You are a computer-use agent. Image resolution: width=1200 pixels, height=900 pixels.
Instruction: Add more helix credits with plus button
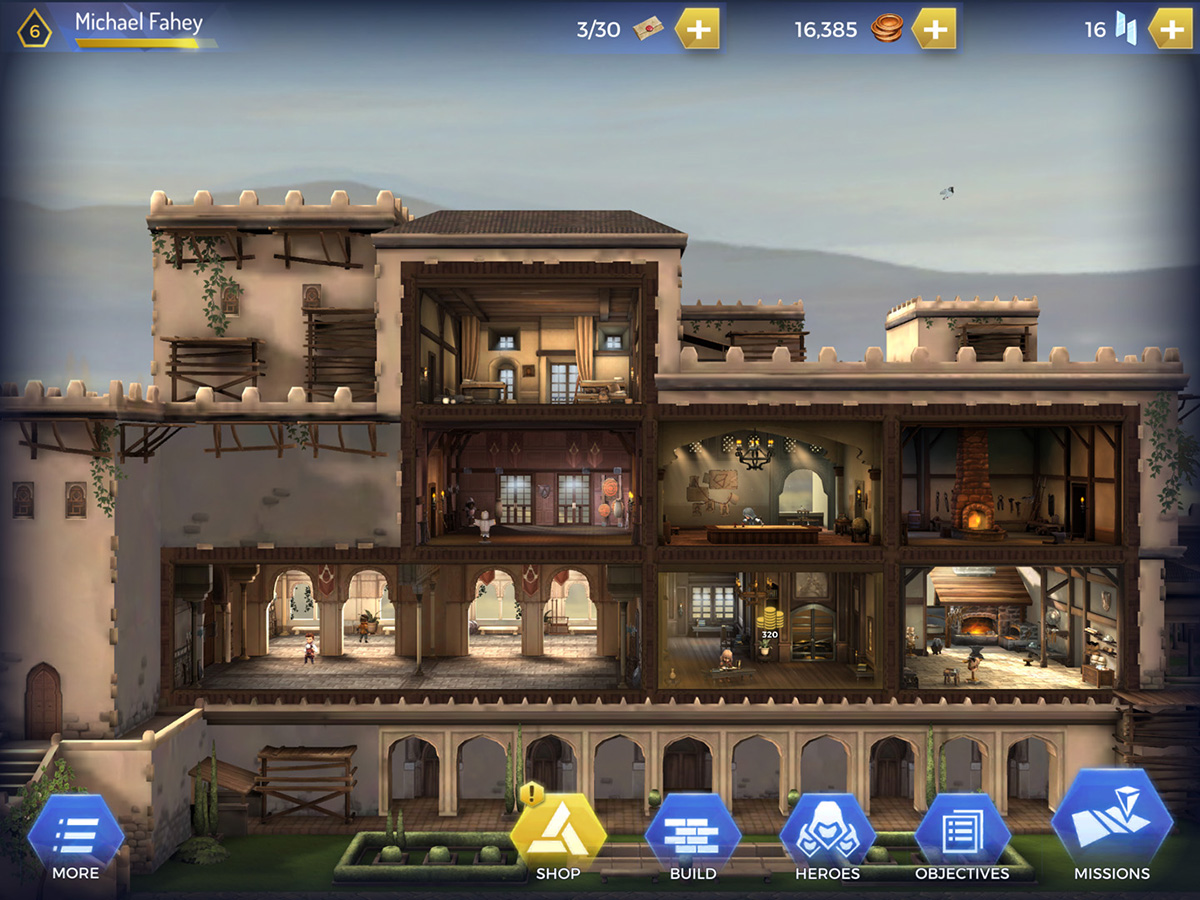tap(1170, 29)
